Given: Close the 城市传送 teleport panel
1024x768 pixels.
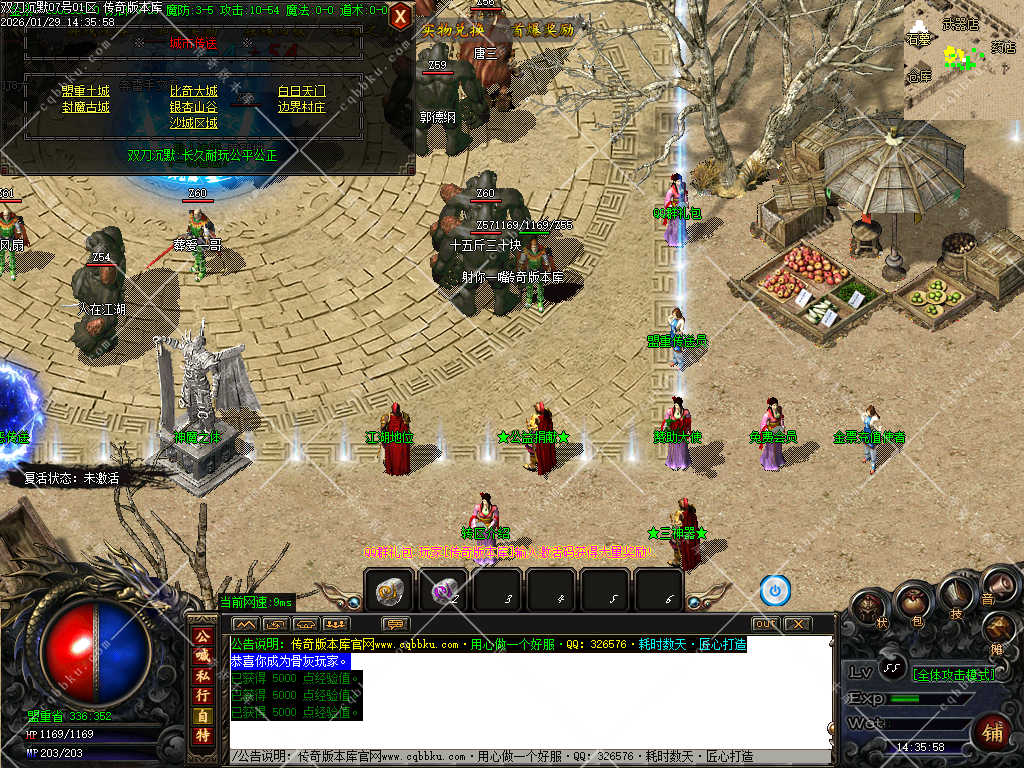Looking at the screenshot, I should click(400, 16).
